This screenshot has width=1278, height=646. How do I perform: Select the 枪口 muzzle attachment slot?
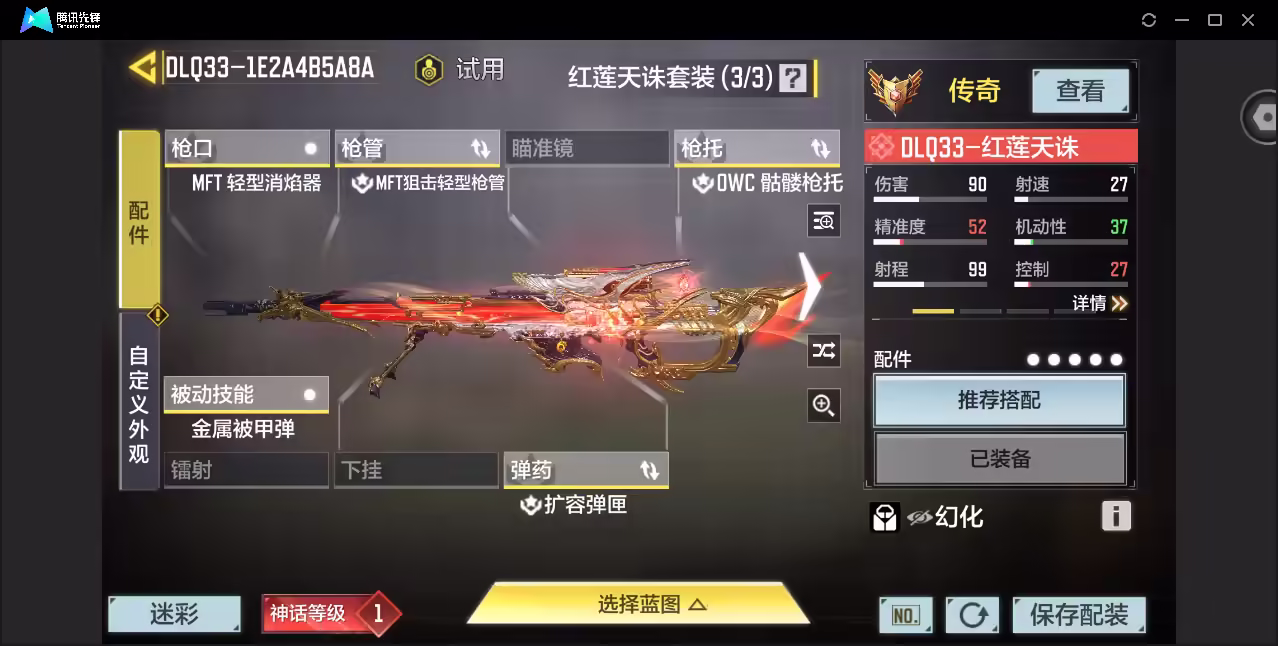click(246, 148)
